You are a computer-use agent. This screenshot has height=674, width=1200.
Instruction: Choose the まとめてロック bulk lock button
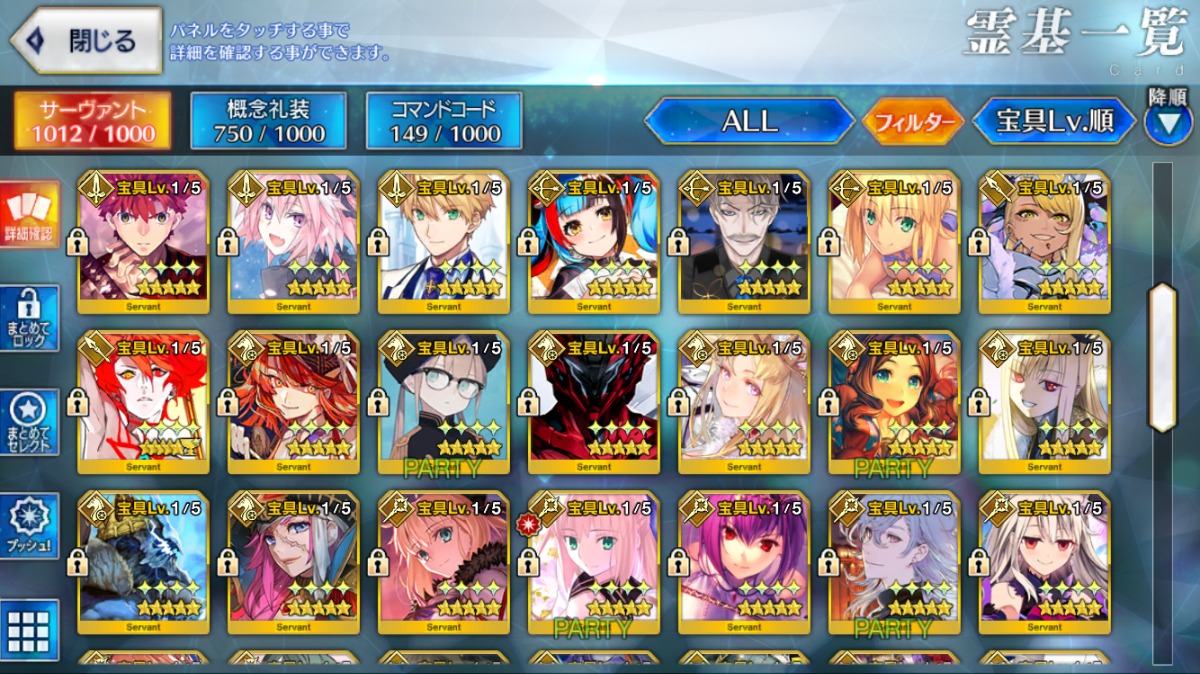pyautogui.click(x=28, y=319)
